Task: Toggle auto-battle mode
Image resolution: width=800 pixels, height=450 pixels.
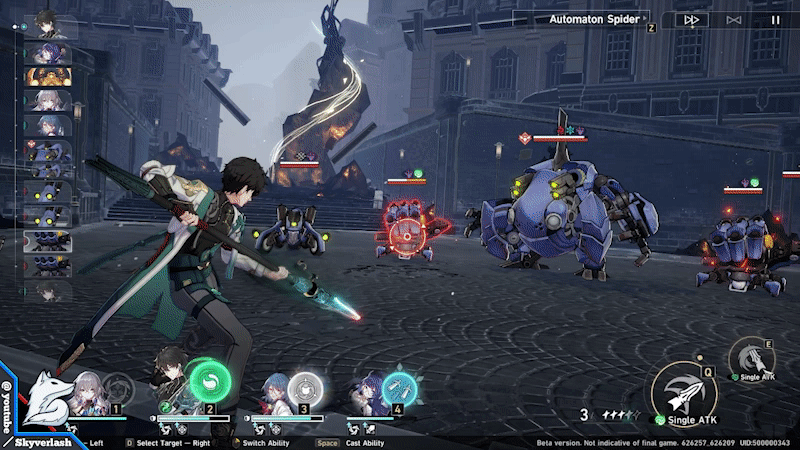Action: click(734, 19)
